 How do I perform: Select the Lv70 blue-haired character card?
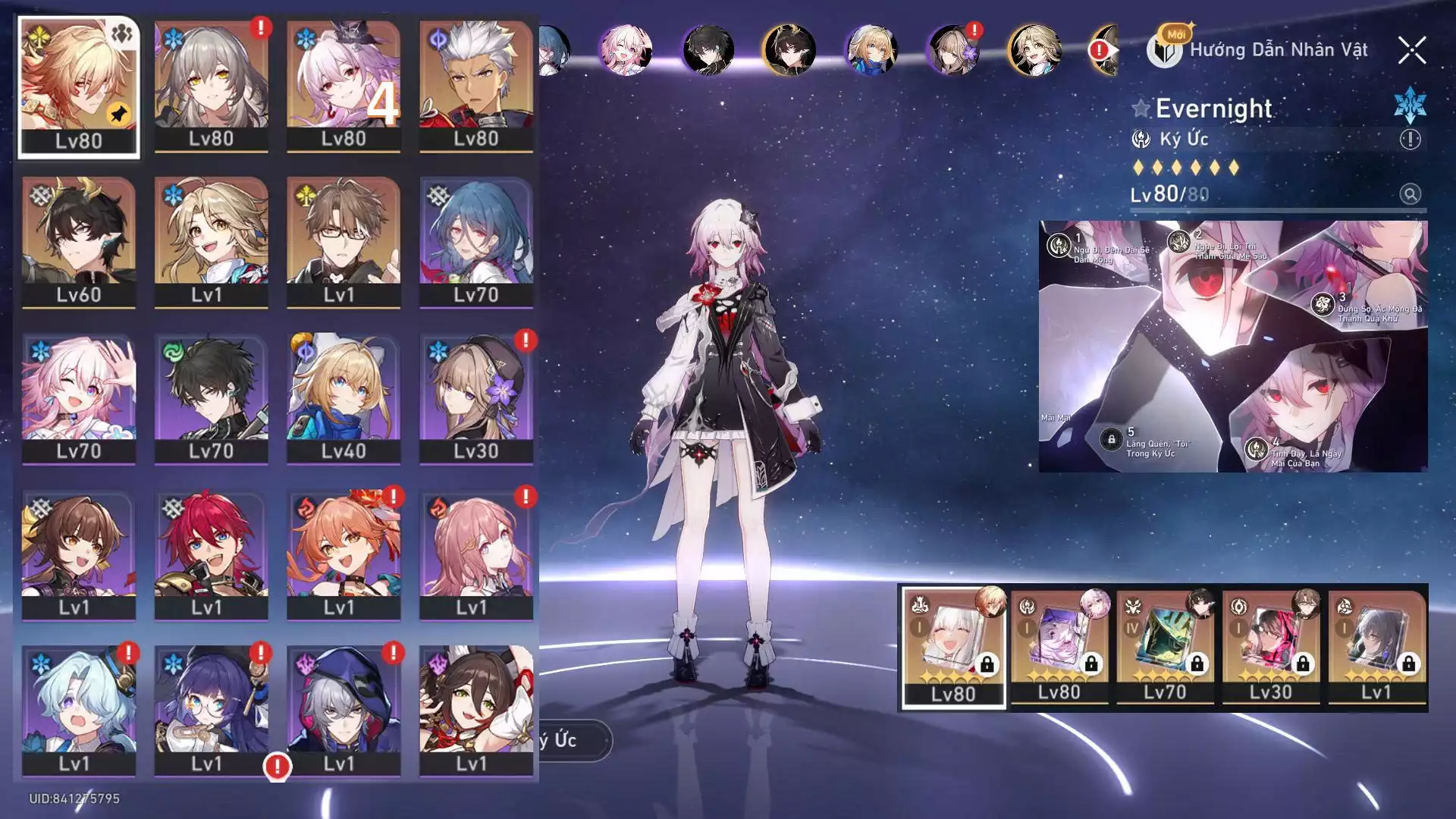[x=476, y=242]
